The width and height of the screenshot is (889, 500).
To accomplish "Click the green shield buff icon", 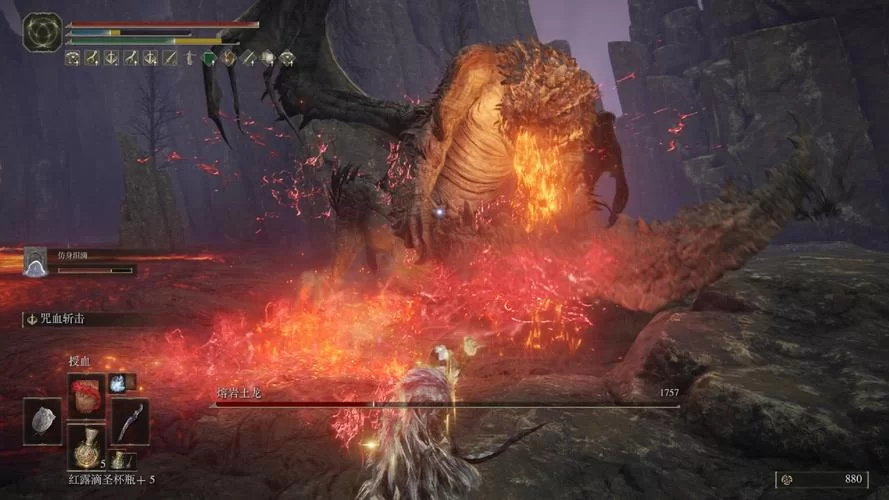I will tap(209, 58).
